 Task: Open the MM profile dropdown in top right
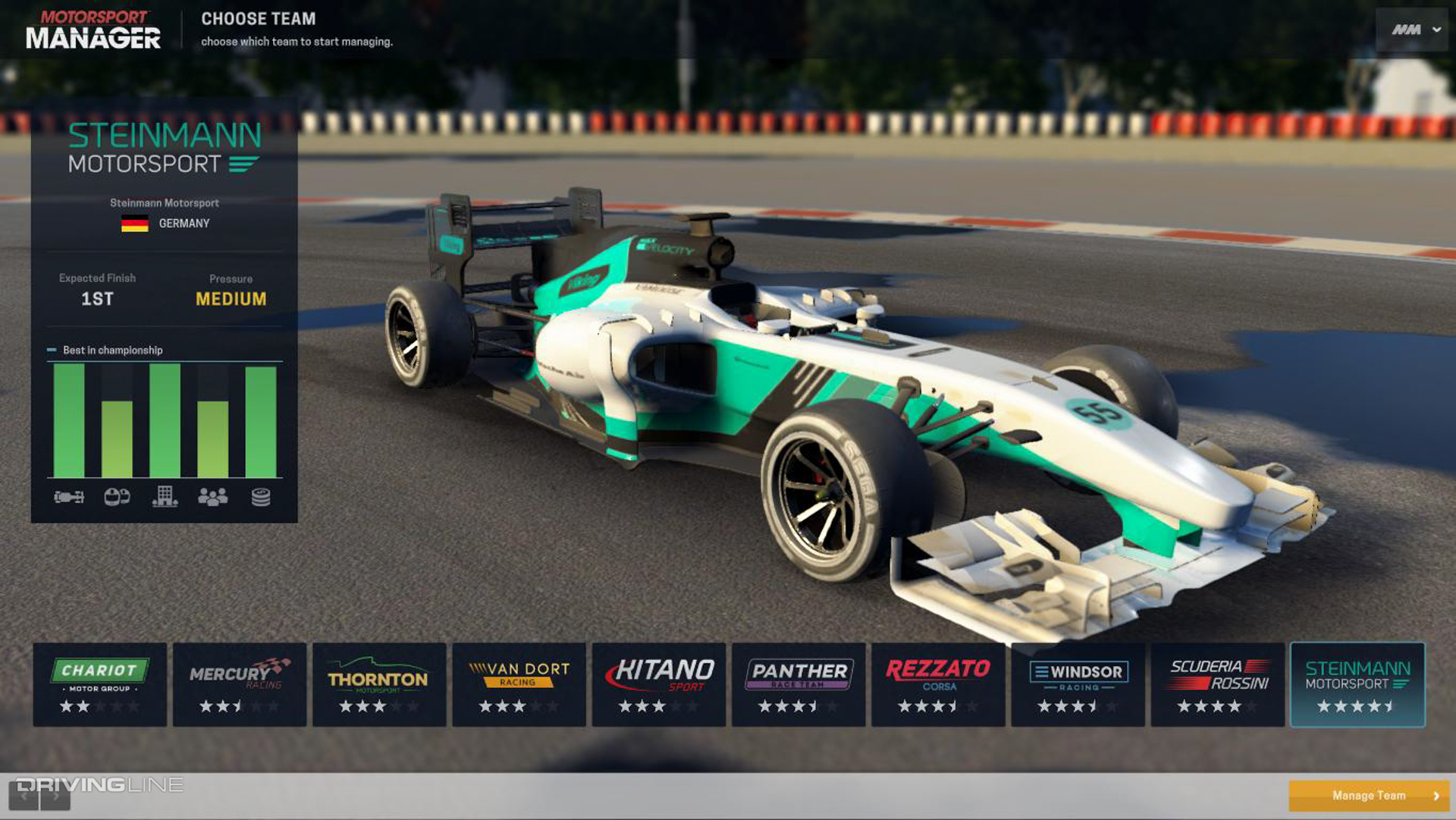[x=1412, y=28]
